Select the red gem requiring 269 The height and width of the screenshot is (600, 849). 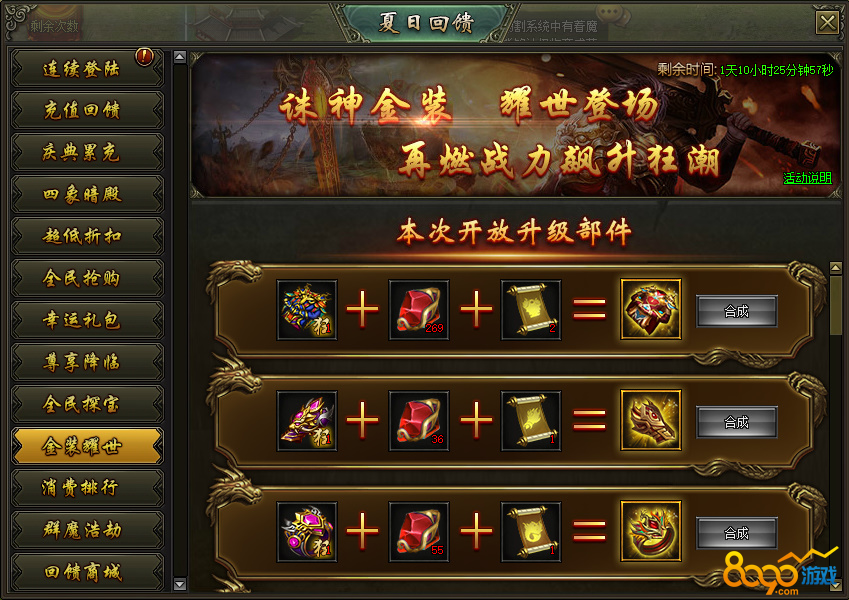419,310
